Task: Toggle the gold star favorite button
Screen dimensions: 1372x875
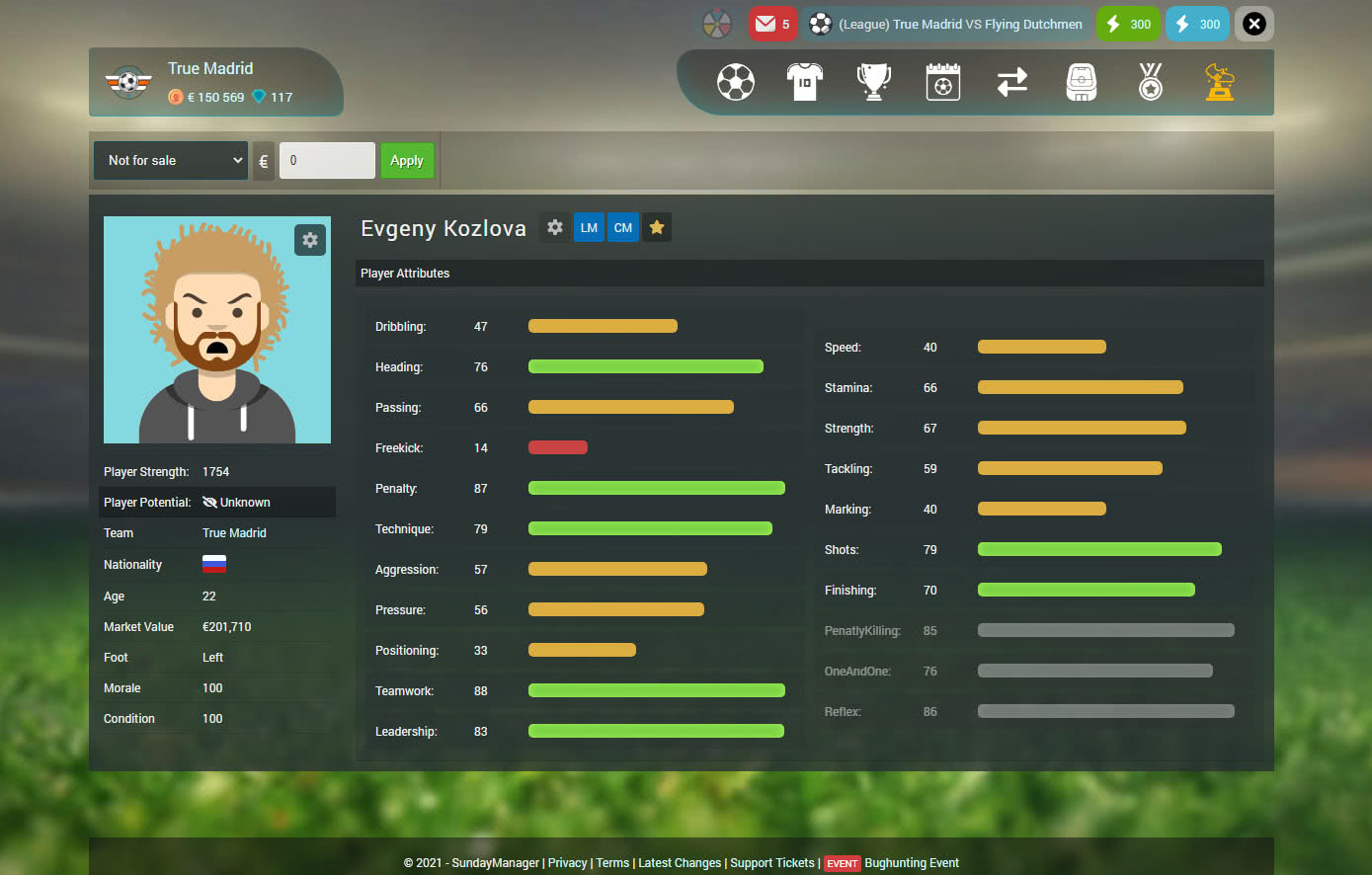Action: click(x=657, y=228)
